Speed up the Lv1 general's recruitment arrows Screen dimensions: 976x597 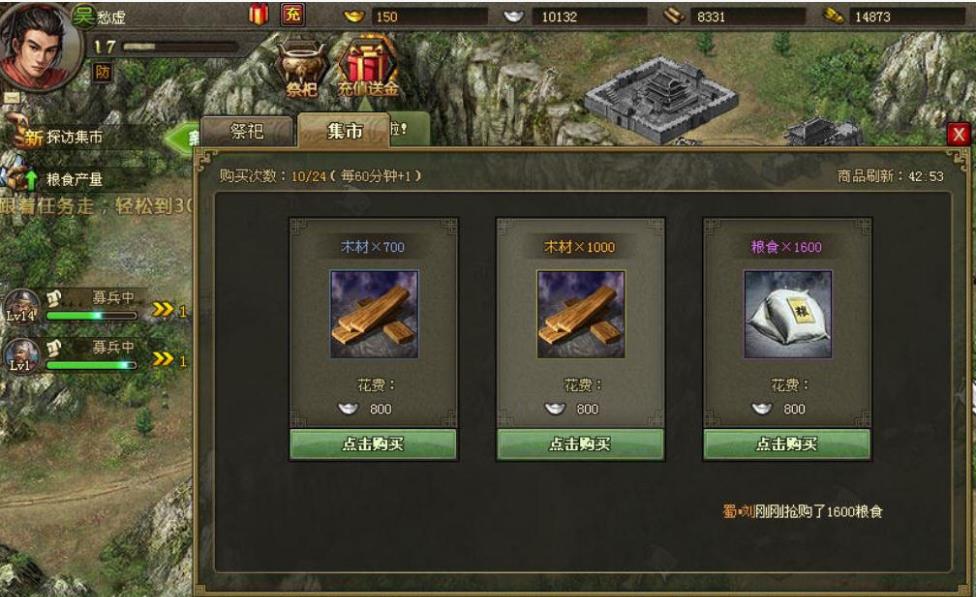(x=163, y=360)
